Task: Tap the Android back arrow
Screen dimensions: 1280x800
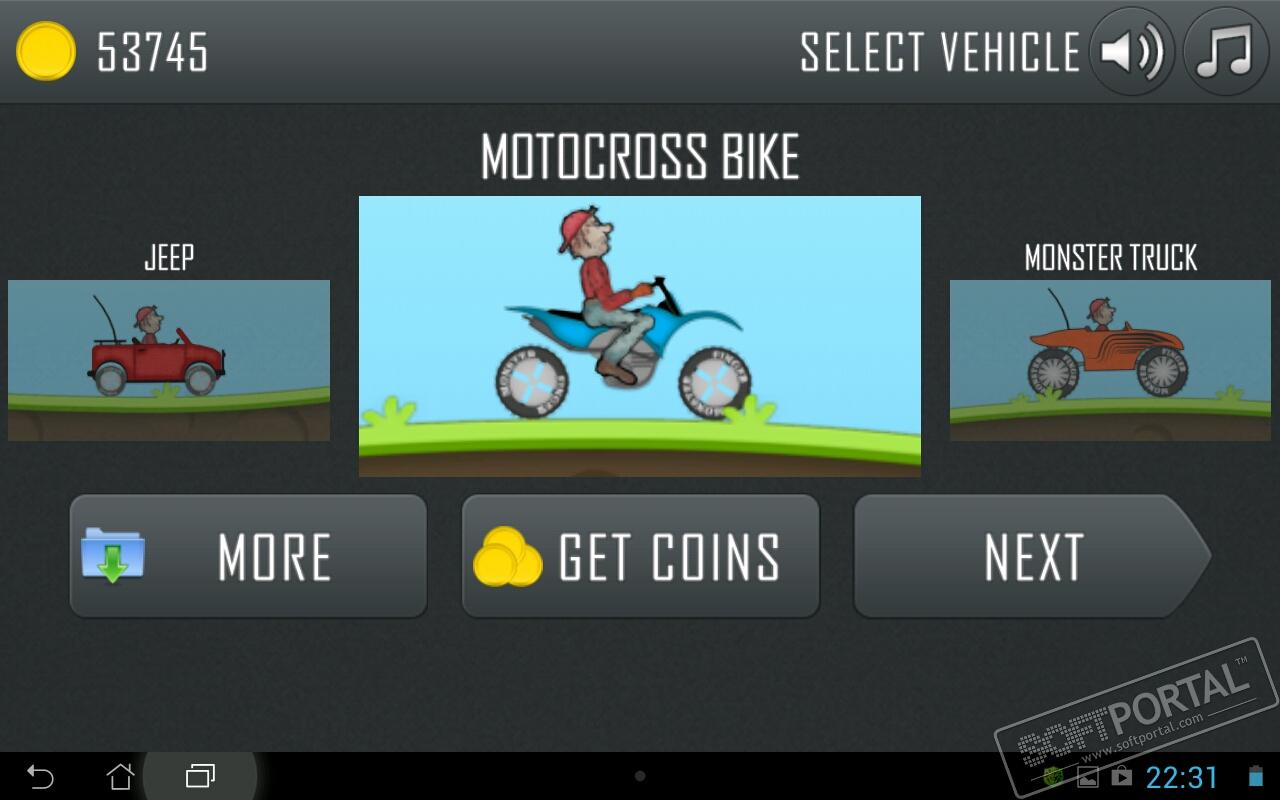Action: [40, 776]
